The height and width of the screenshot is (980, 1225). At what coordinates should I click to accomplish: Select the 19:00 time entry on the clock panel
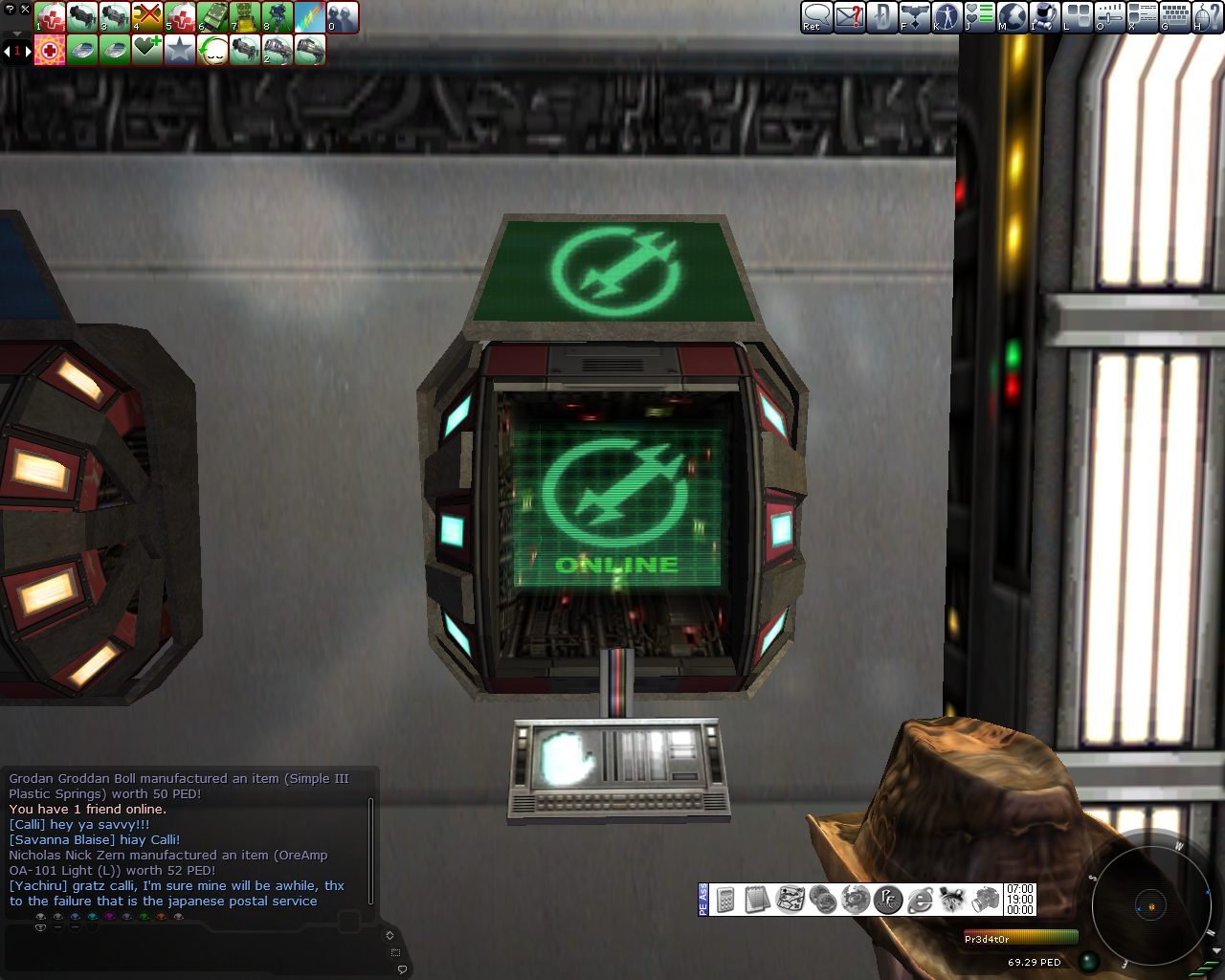pyautogui.click(x=1022, y=900)
